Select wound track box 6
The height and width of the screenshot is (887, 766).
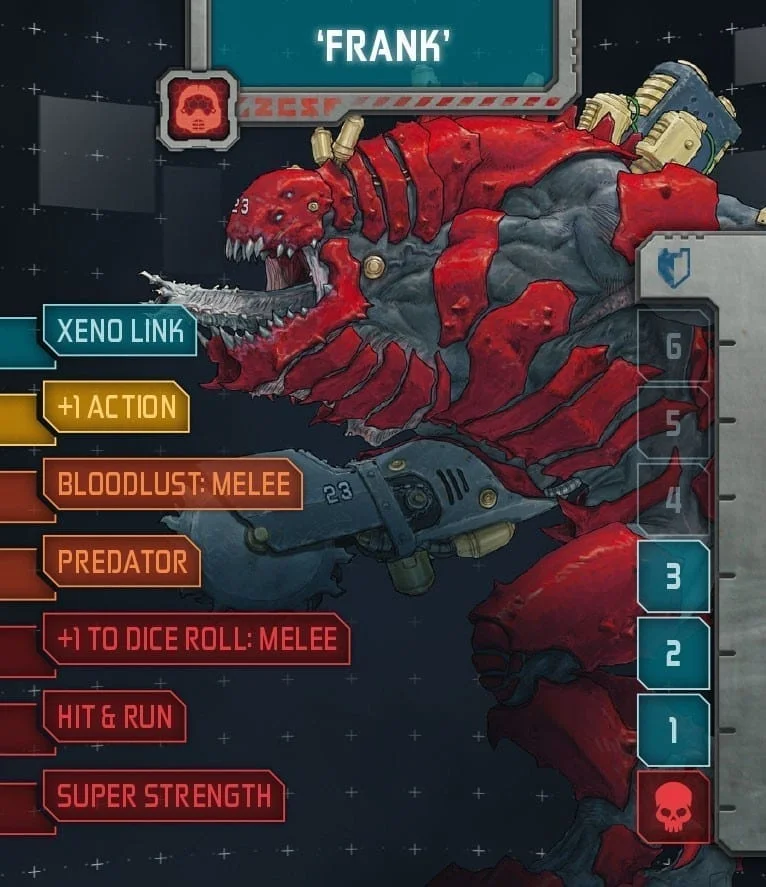(673, 346)
